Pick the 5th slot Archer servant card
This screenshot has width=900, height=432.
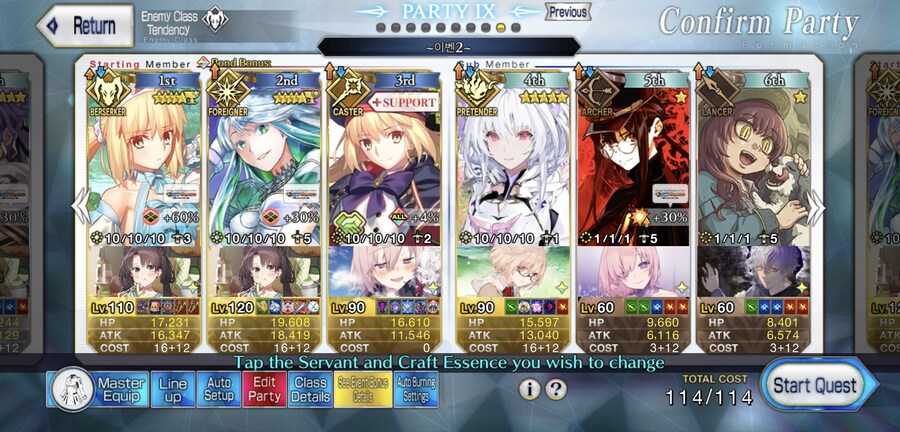point(632,160)
